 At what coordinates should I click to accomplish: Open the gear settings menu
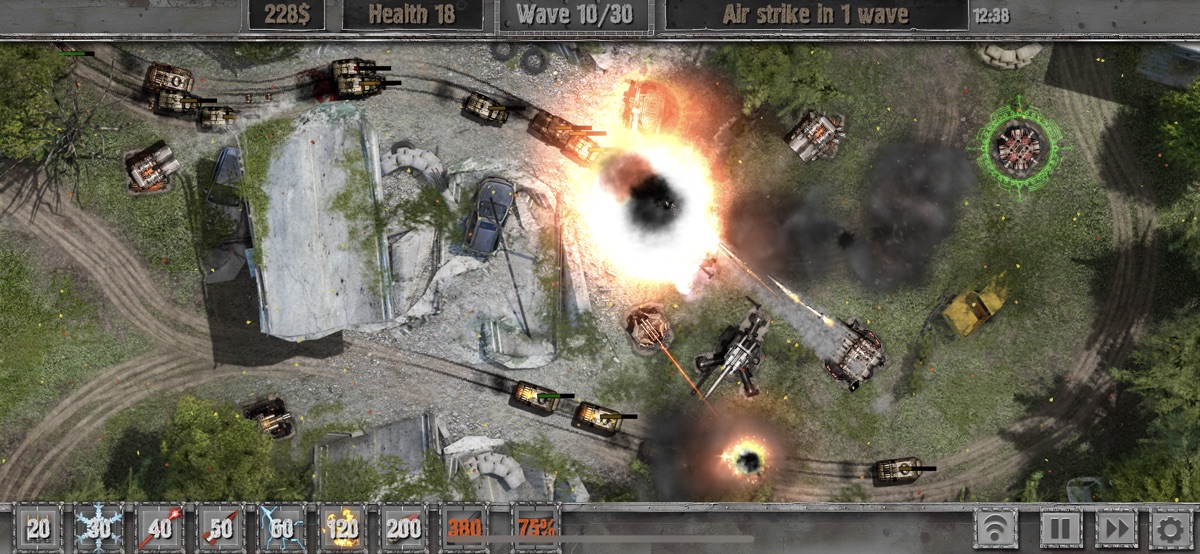coord(1171,528)
